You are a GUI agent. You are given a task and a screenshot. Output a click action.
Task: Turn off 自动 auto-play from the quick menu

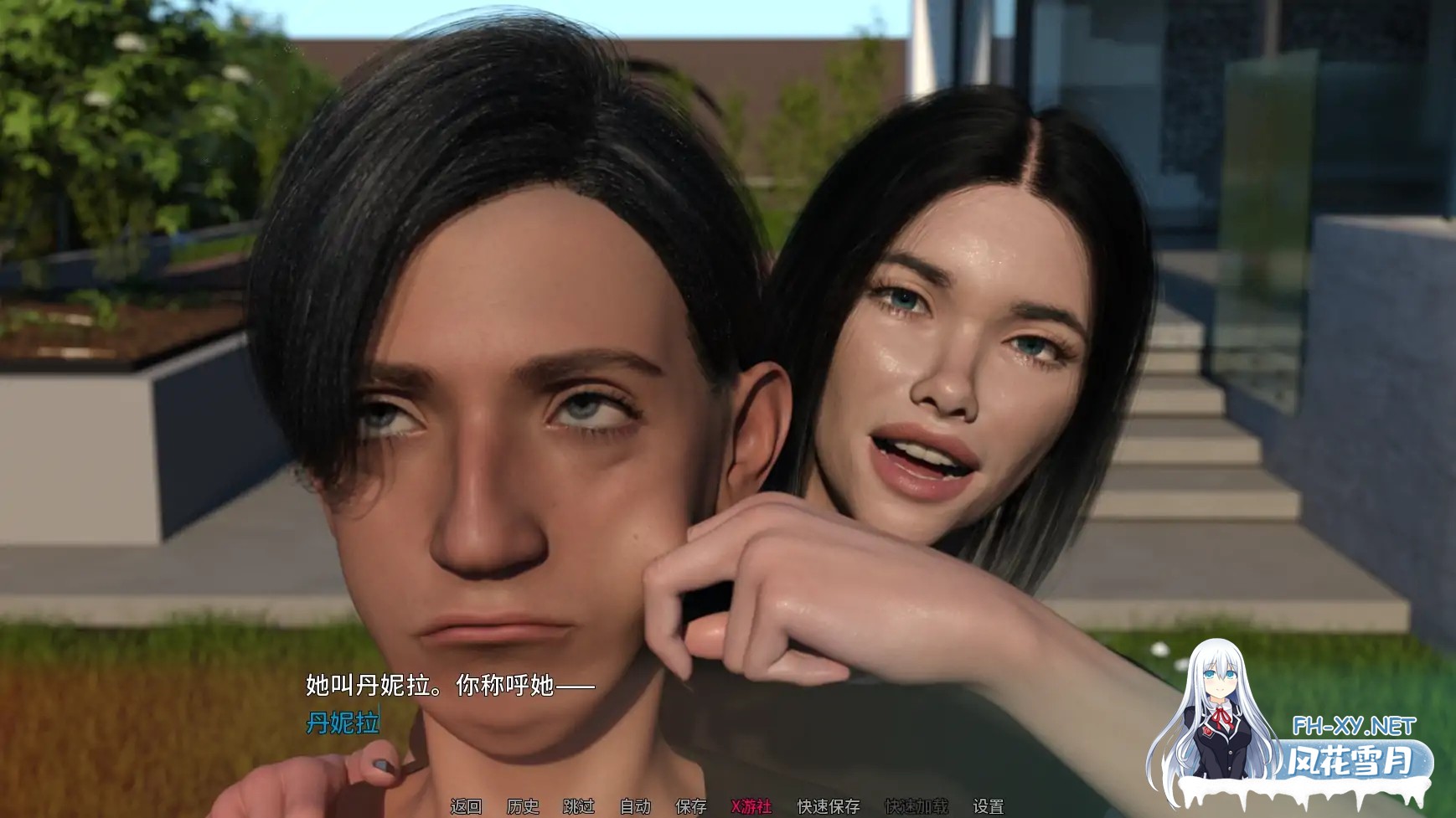point(636,807)
